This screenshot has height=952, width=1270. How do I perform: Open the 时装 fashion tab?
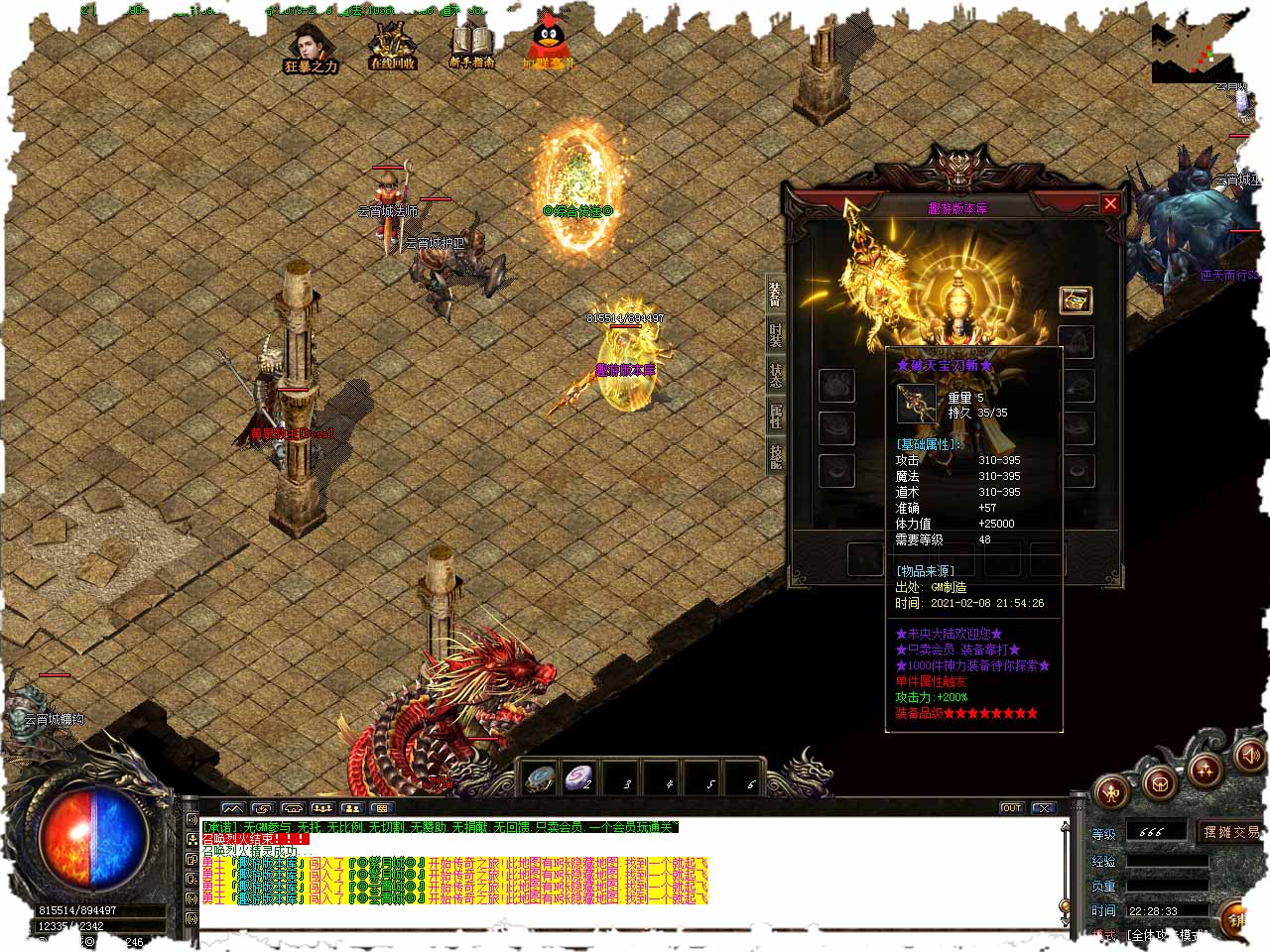point(775,334)
